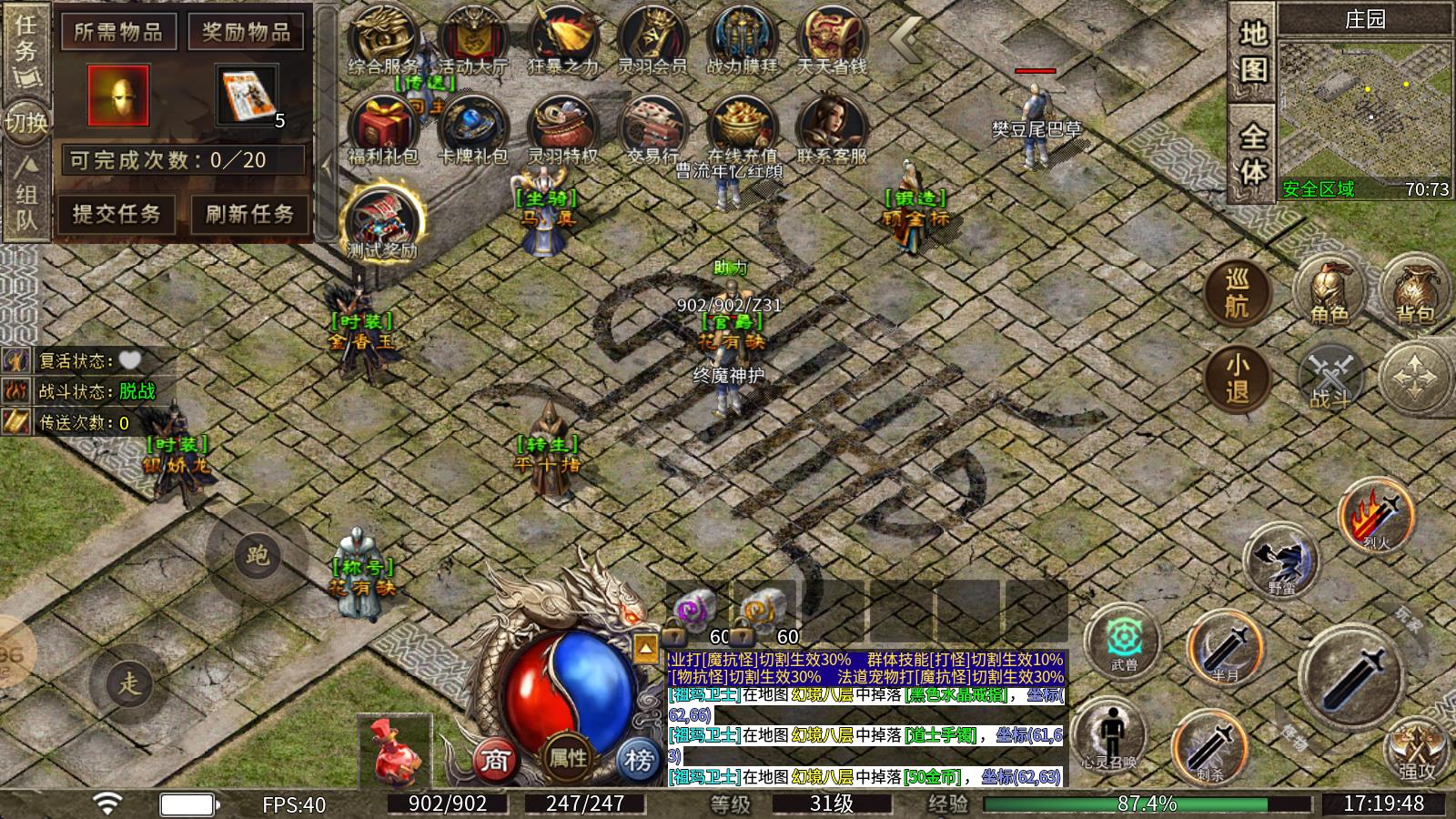Viewport: 1456px width, 819px height.
Task: Contact support via 联系客服
Action: [832, 129]
